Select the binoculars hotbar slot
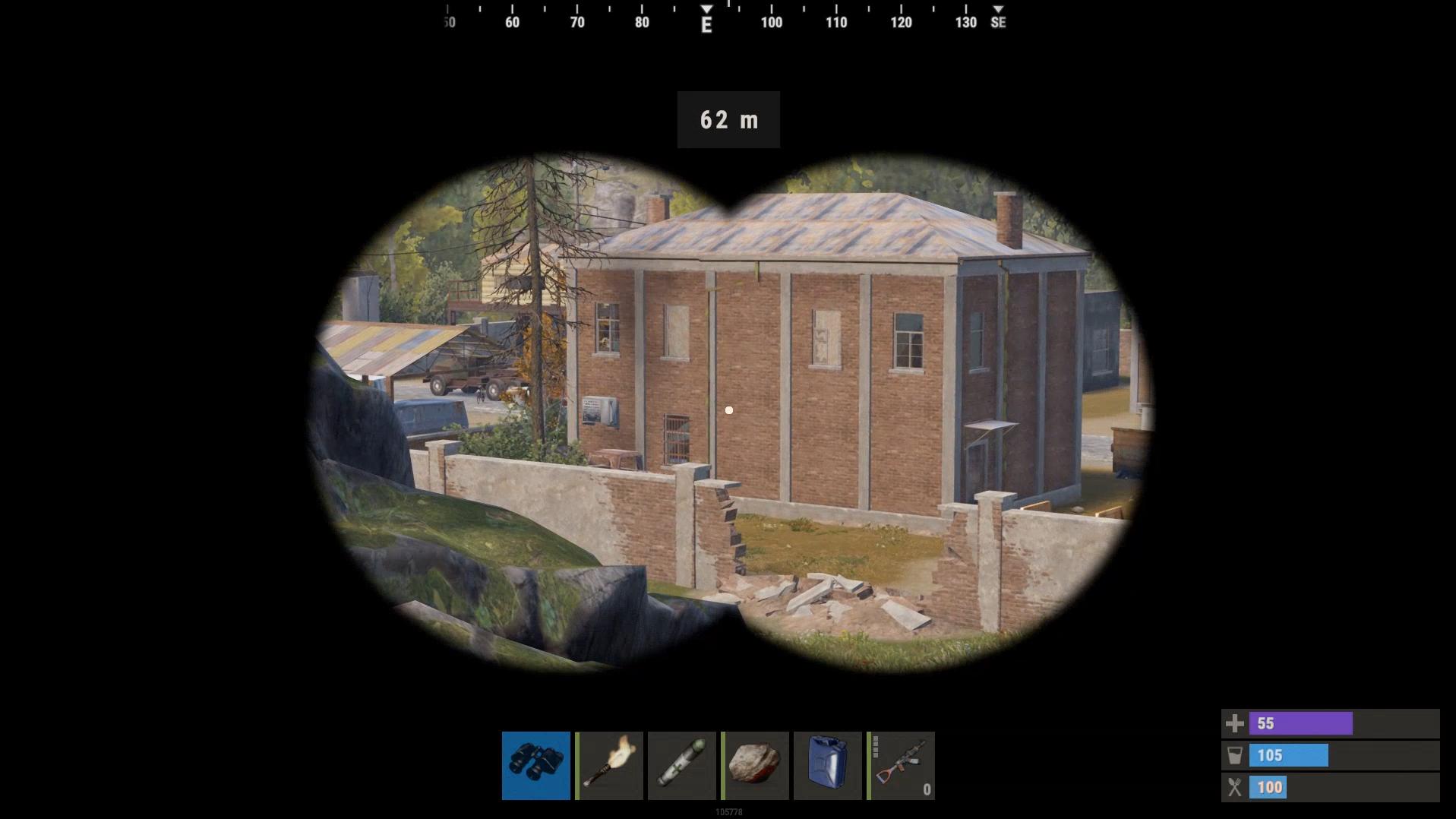This screenshot has width=1456, height=819. (535, 765)
